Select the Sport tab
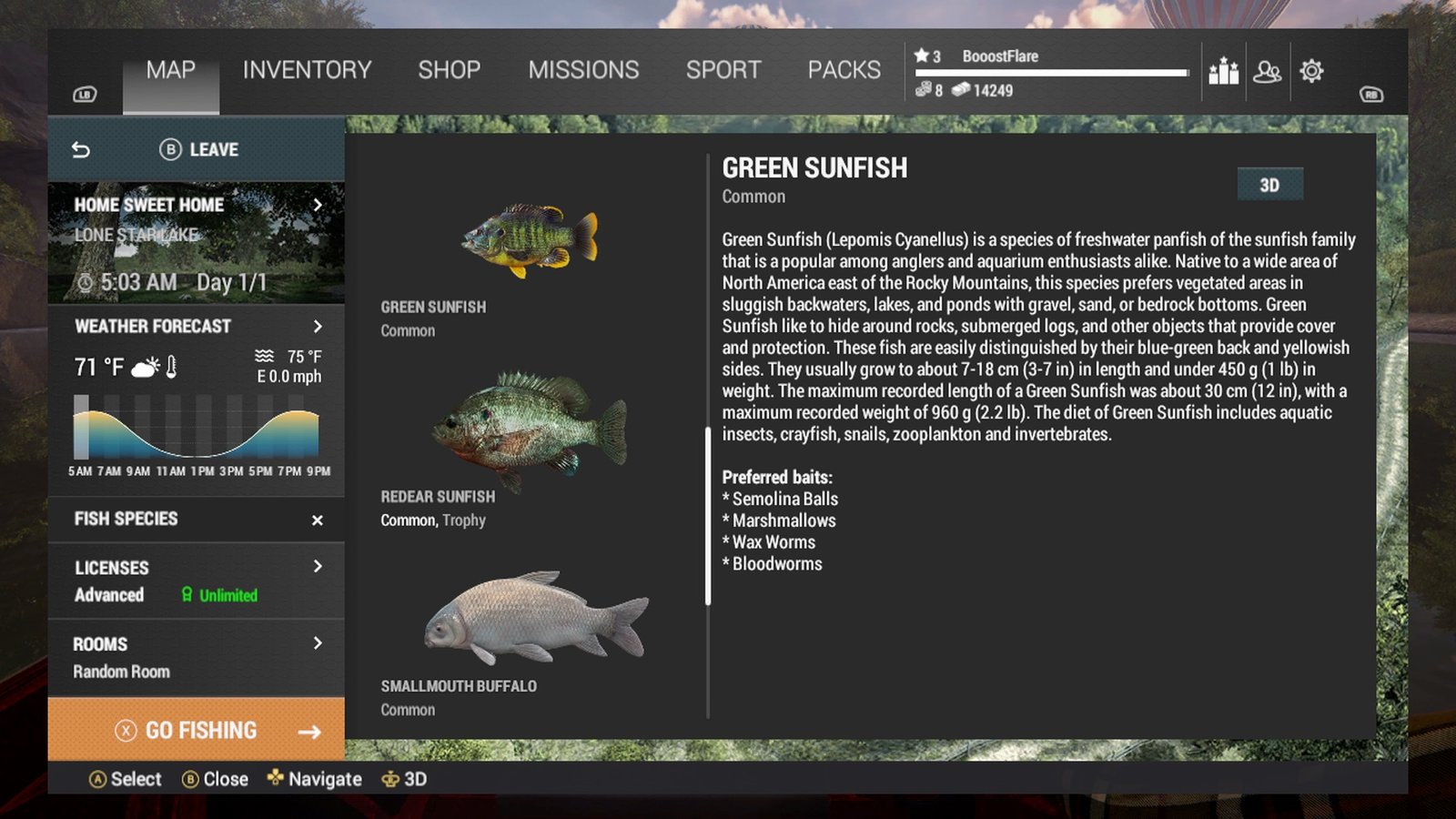The width and height of the screenshot is (1456, 819). click(x=723, y=70)
